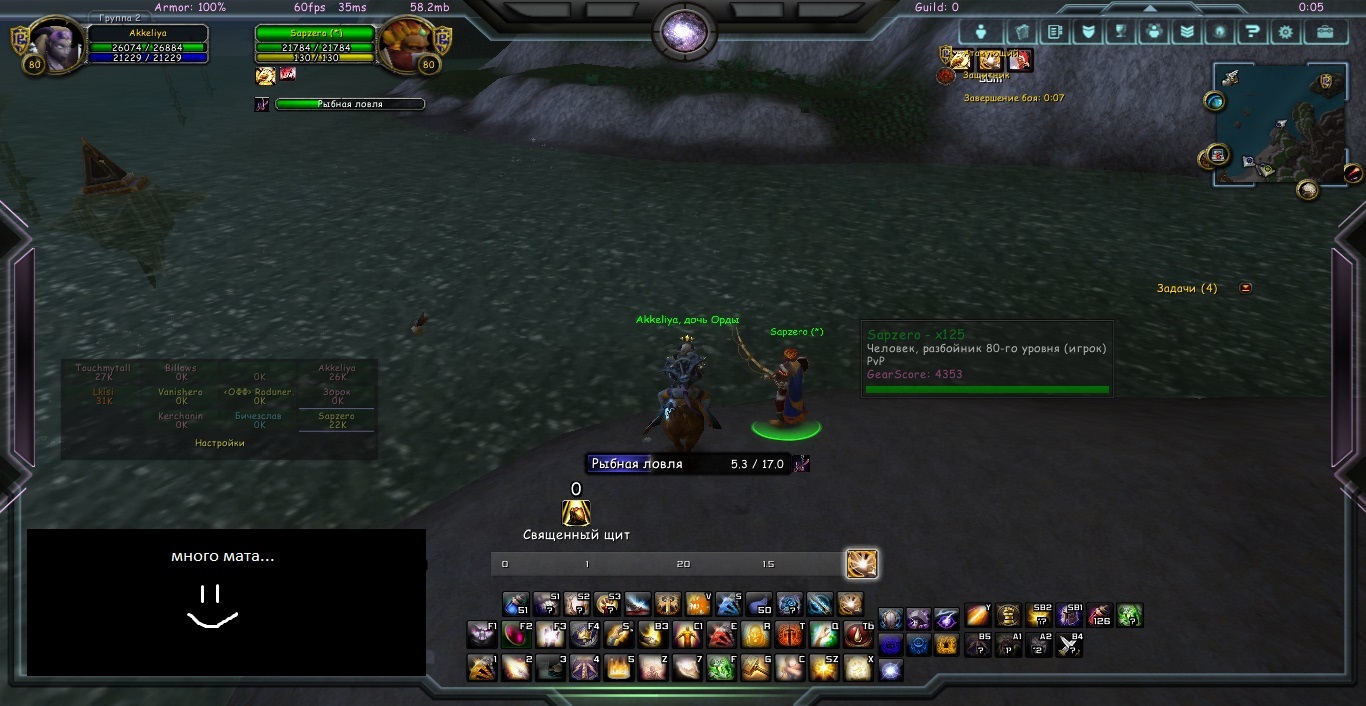Open raid frame settings labeled Настройки
The width and height of the screenshot is (1366, 706).
click(x=219, y=443)
